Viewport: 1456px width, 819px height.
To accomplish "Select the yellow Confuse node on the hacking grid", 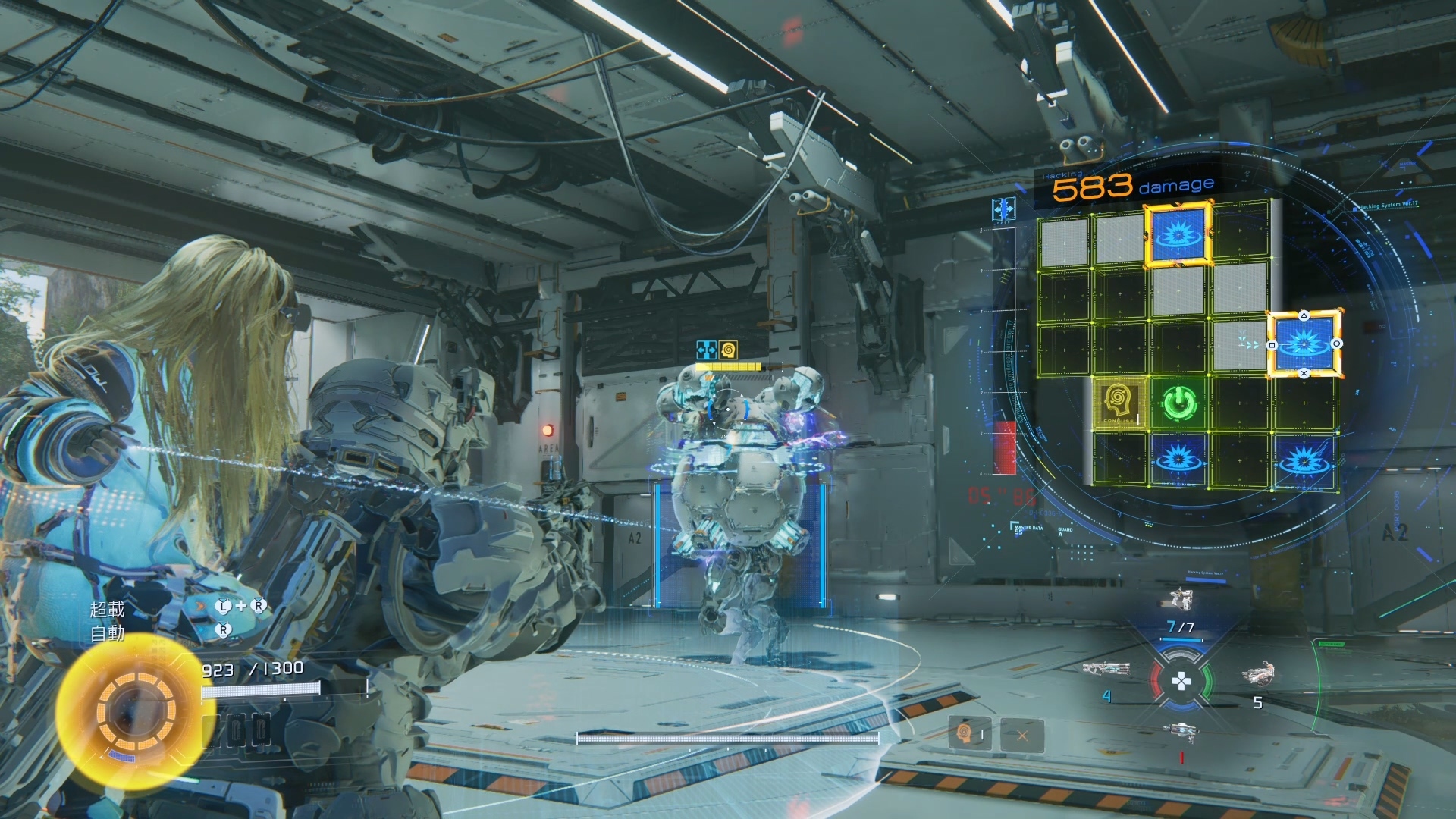I will pyautogui.click(x=1119, y=403).
